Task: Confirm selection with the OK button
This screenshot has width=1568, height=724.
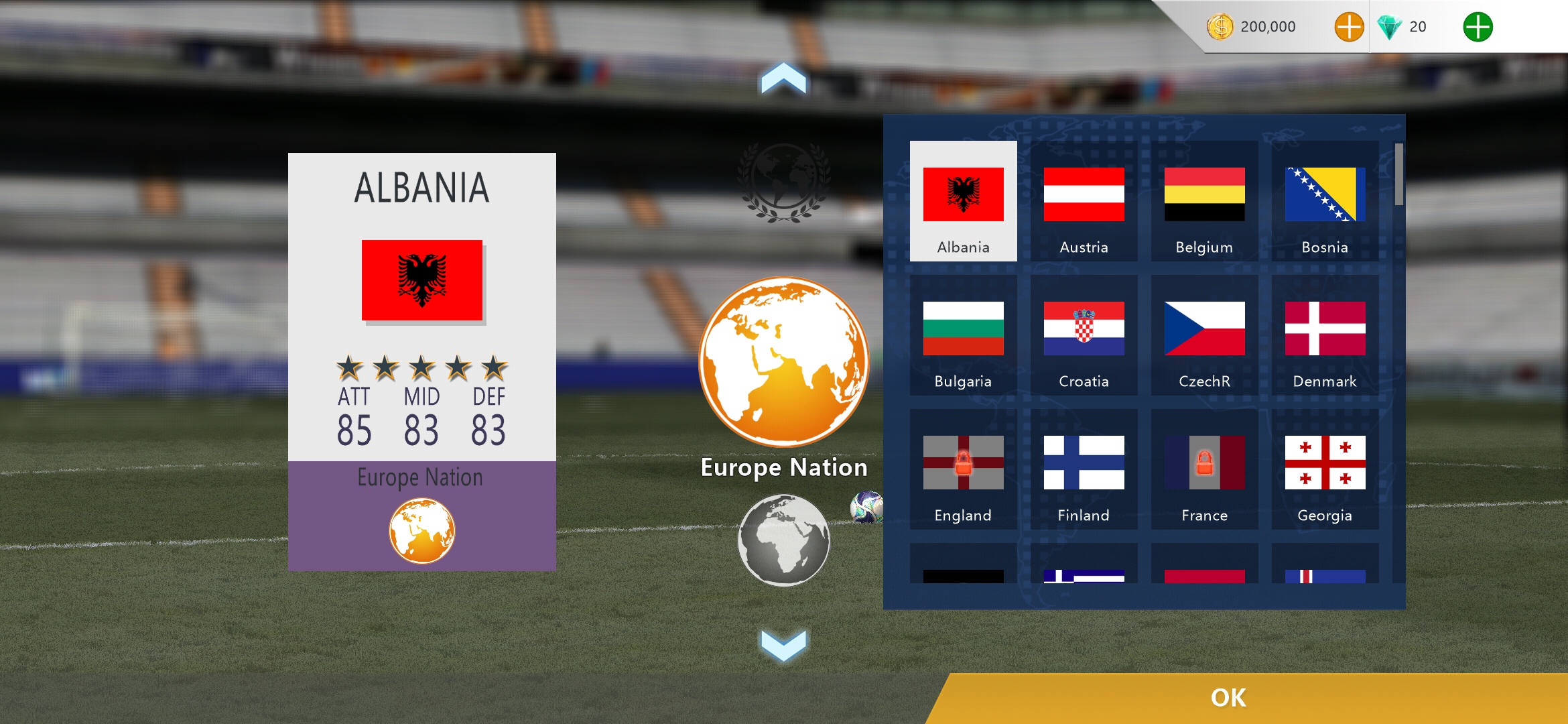Action: tap(1228, 698)
